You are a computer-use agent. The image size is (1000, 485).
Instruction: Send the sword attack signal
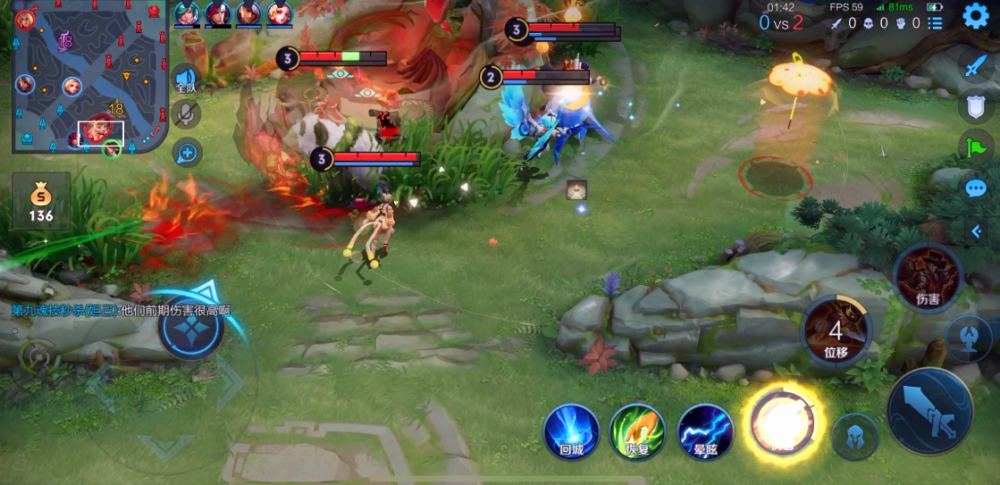pyautogui.click(x=975, y=67)
